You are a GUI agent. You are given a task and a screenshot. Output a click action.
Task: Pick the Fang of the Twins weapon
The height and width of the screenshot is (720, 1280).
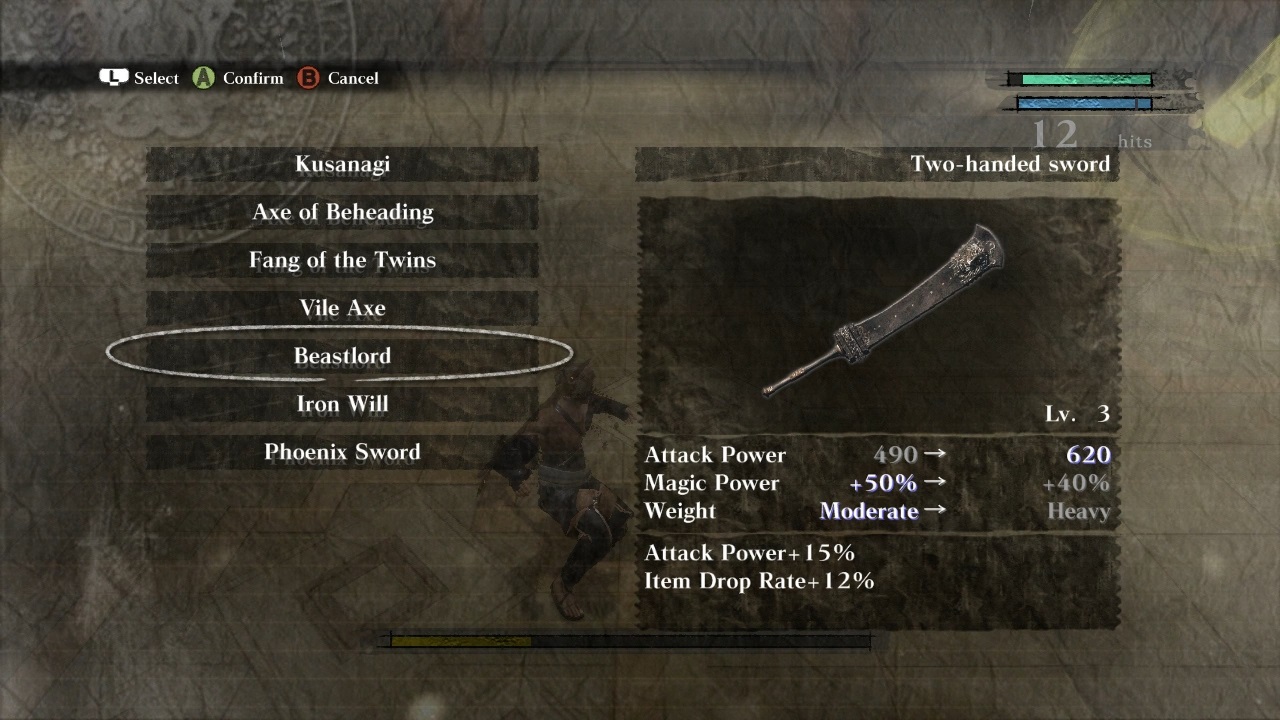click(x=342, y=260)
